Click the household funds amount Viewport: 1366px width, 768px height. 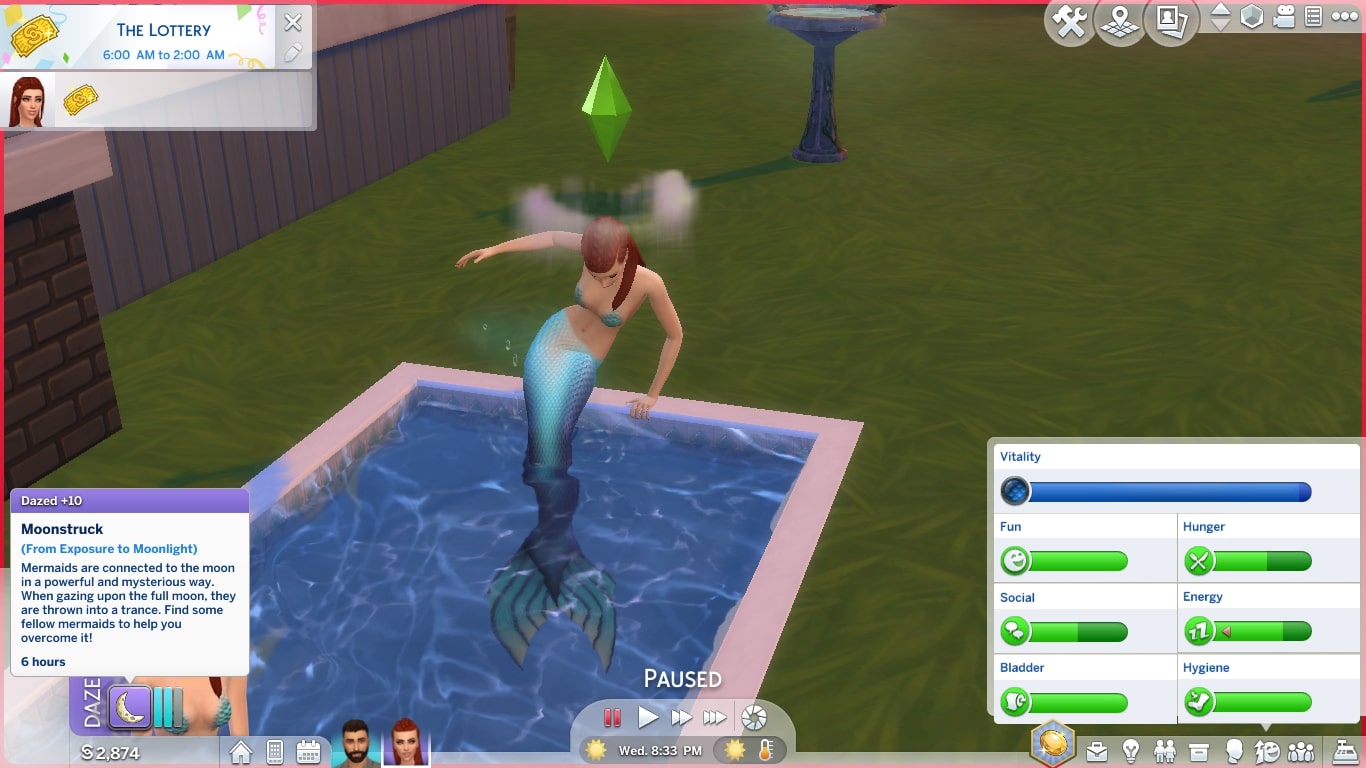(x=110, y=752)
